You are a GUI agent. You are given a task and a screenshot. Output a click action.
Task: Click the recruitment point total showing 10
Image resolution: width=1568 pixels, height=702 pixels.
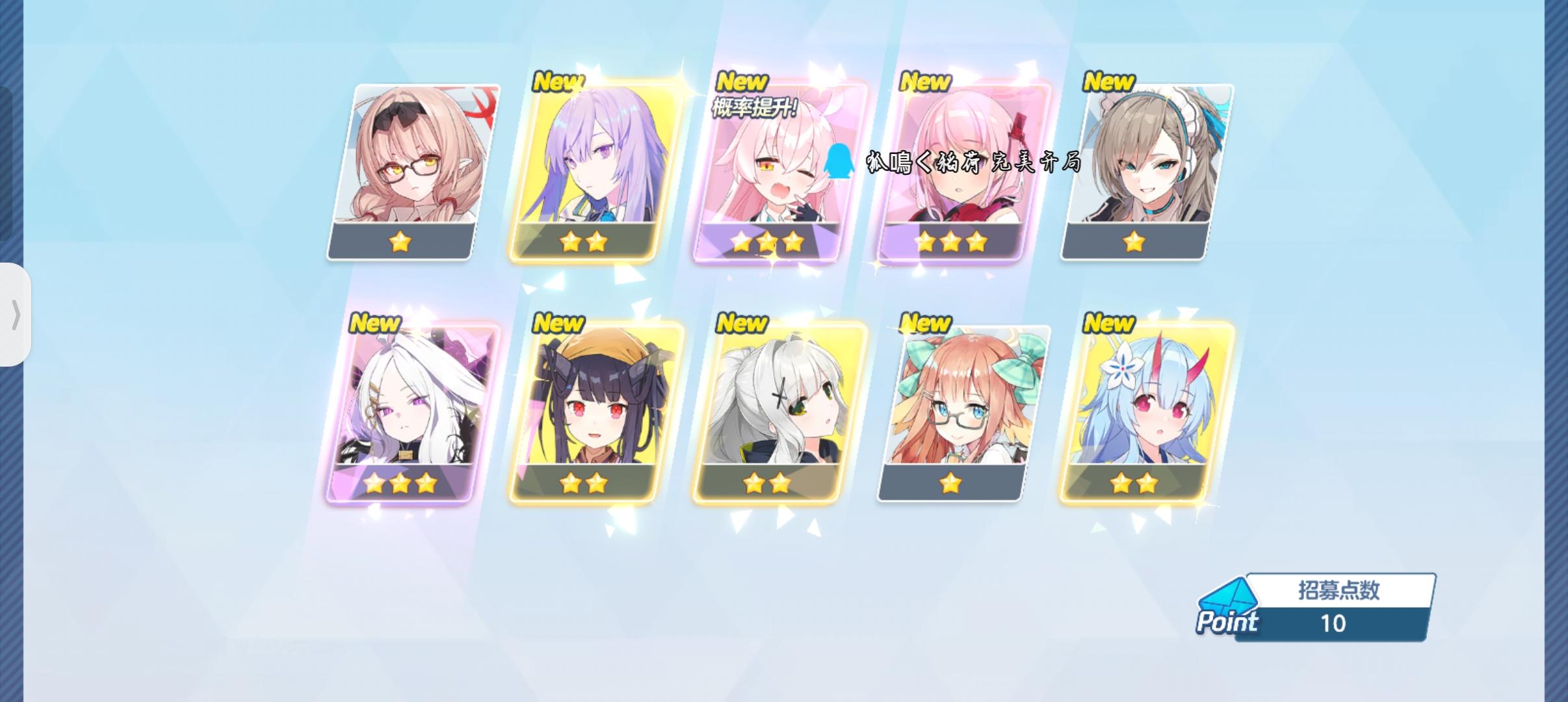point(1335,624)
